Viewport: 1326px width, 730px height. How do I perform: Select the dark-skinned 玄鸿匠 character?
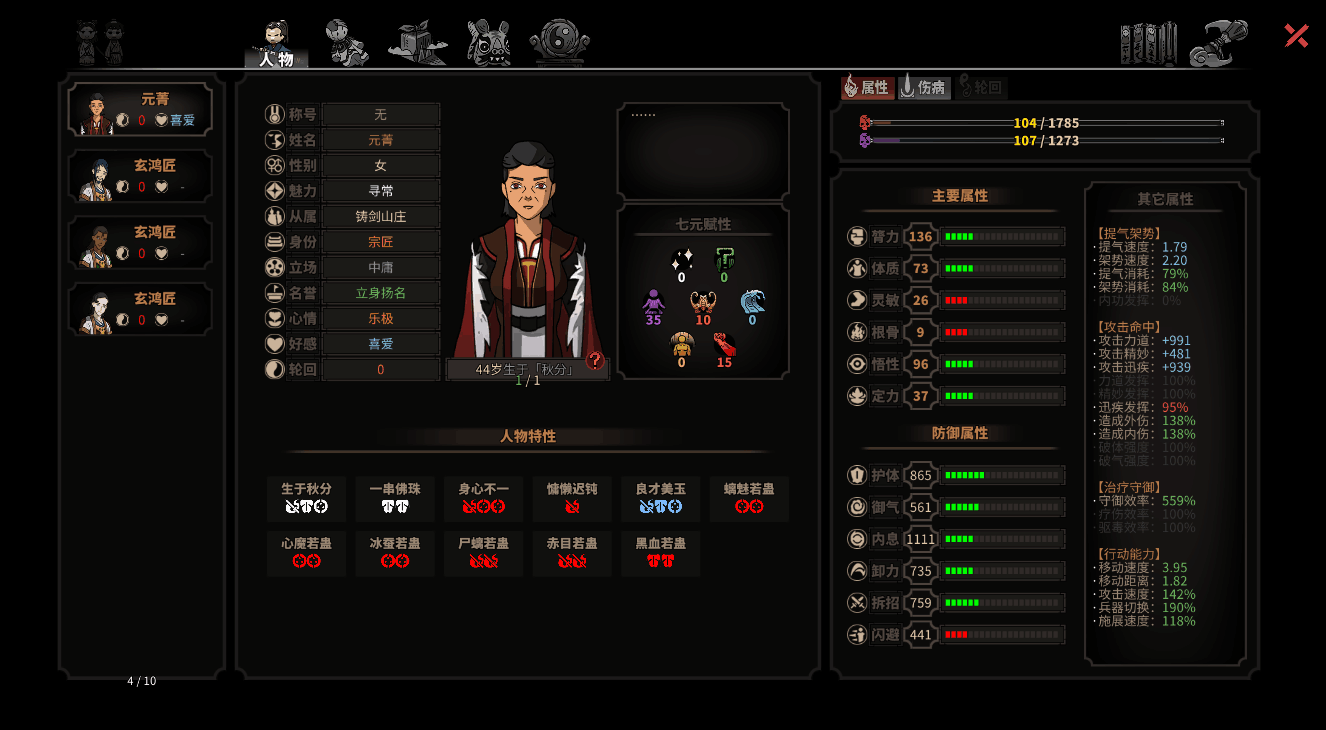point(140,243)
